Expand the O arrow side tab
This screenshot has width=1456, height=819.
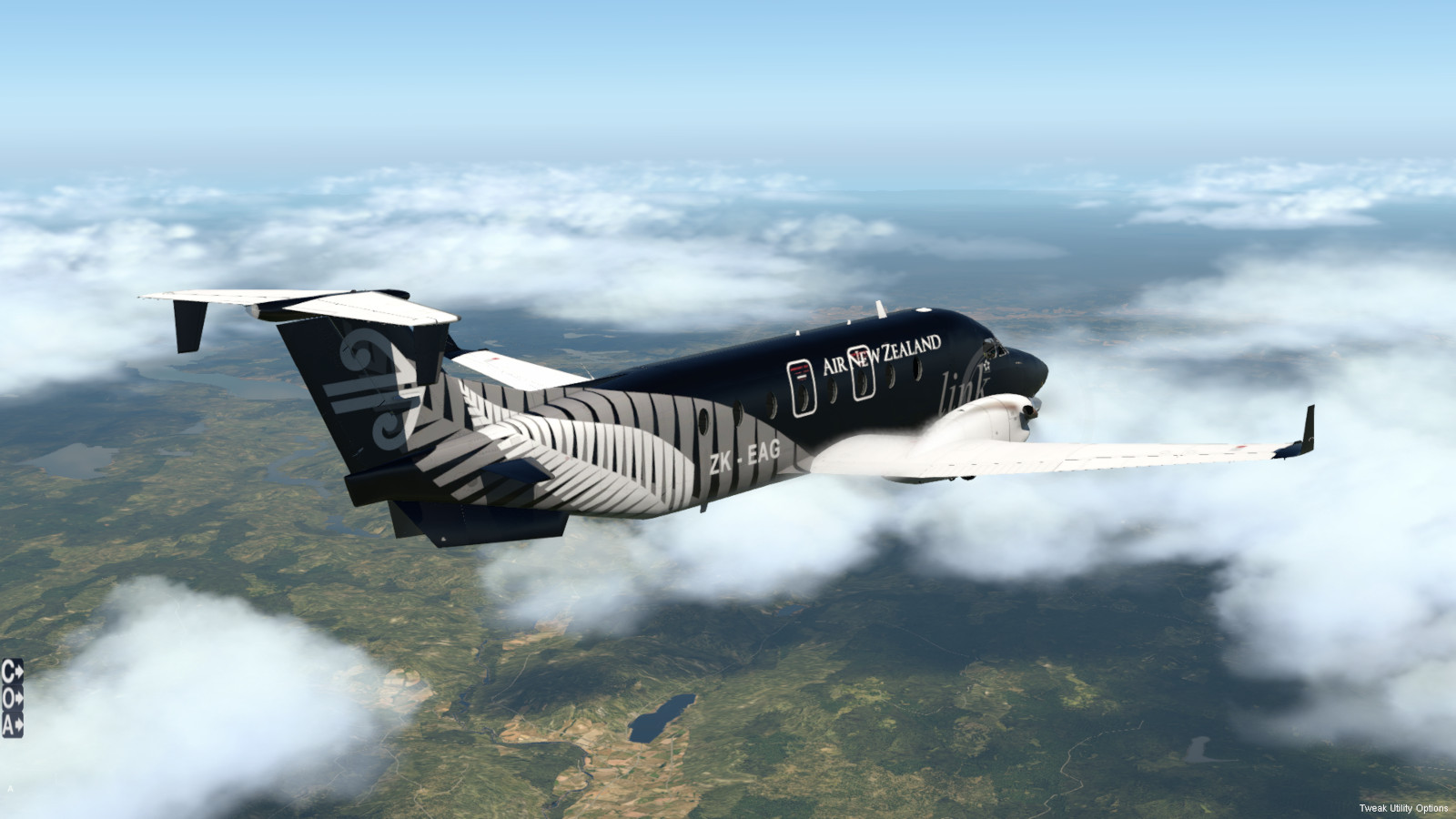pyautogui.click(x=12, y=698)
